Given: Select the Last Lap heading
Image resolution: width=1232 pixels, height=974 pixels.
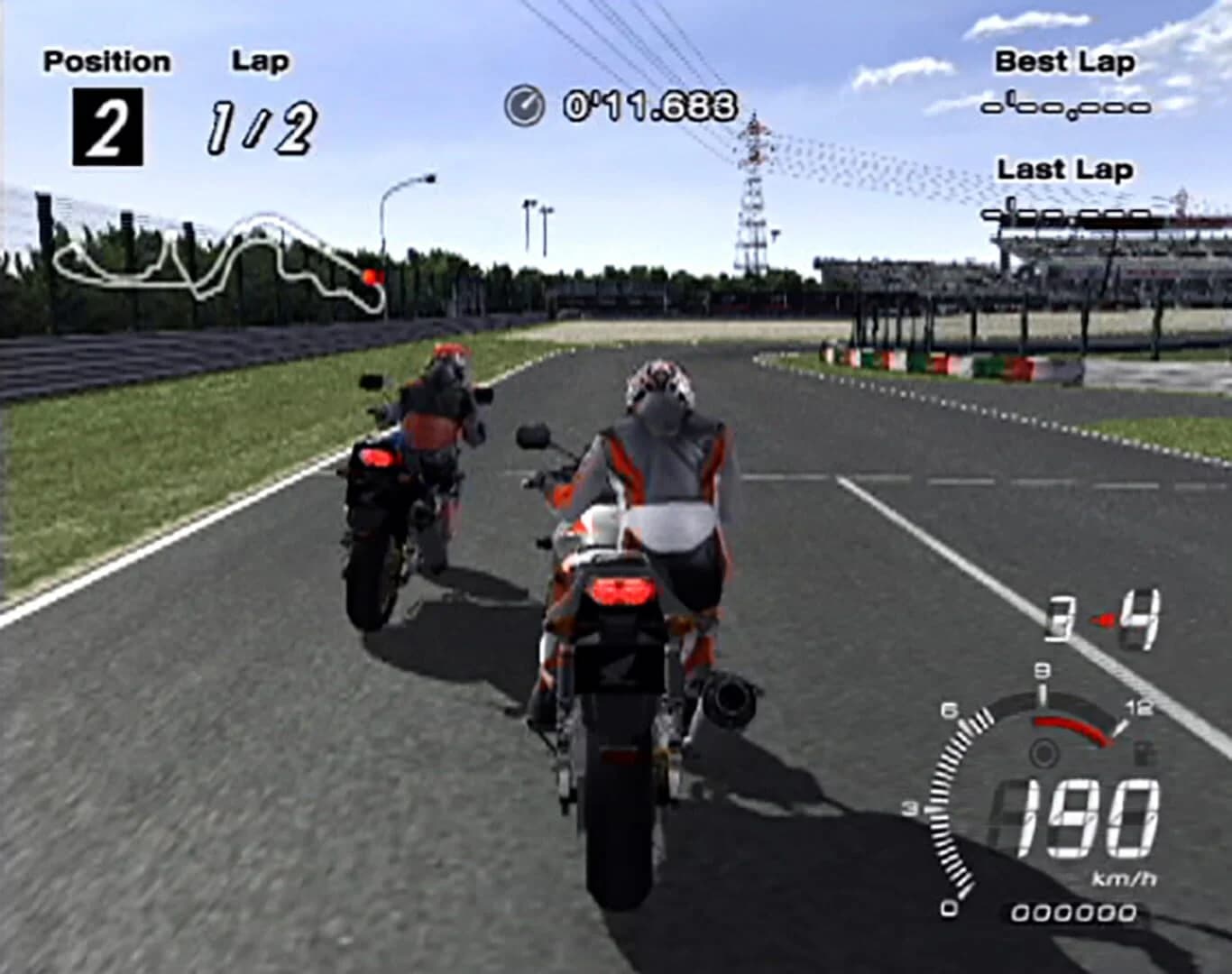Looking at the screenshot, I should 1064,170.
